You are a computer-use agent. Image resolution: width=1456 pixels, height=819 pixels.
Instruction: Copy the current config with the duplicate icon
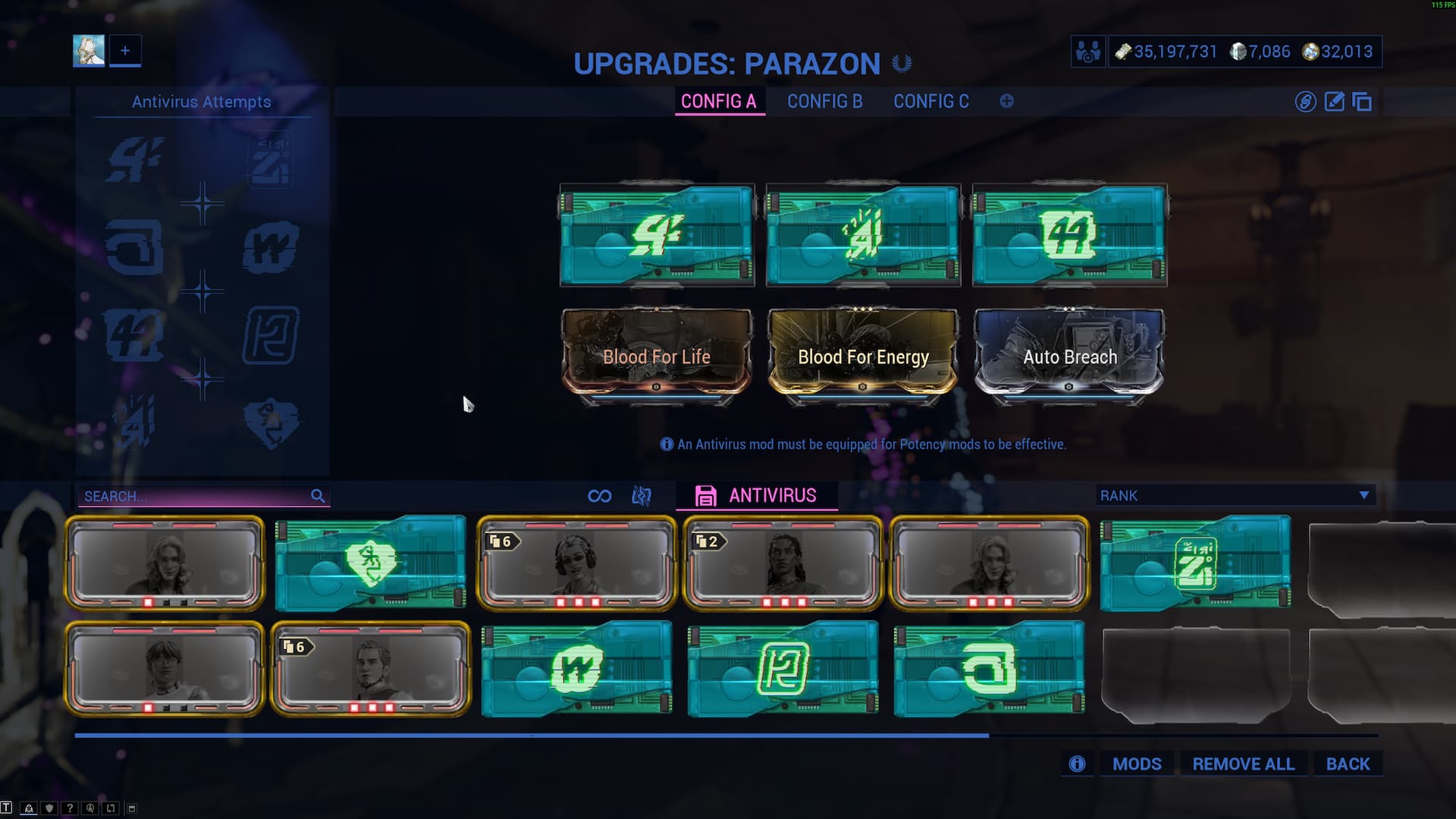point(1362,102)
